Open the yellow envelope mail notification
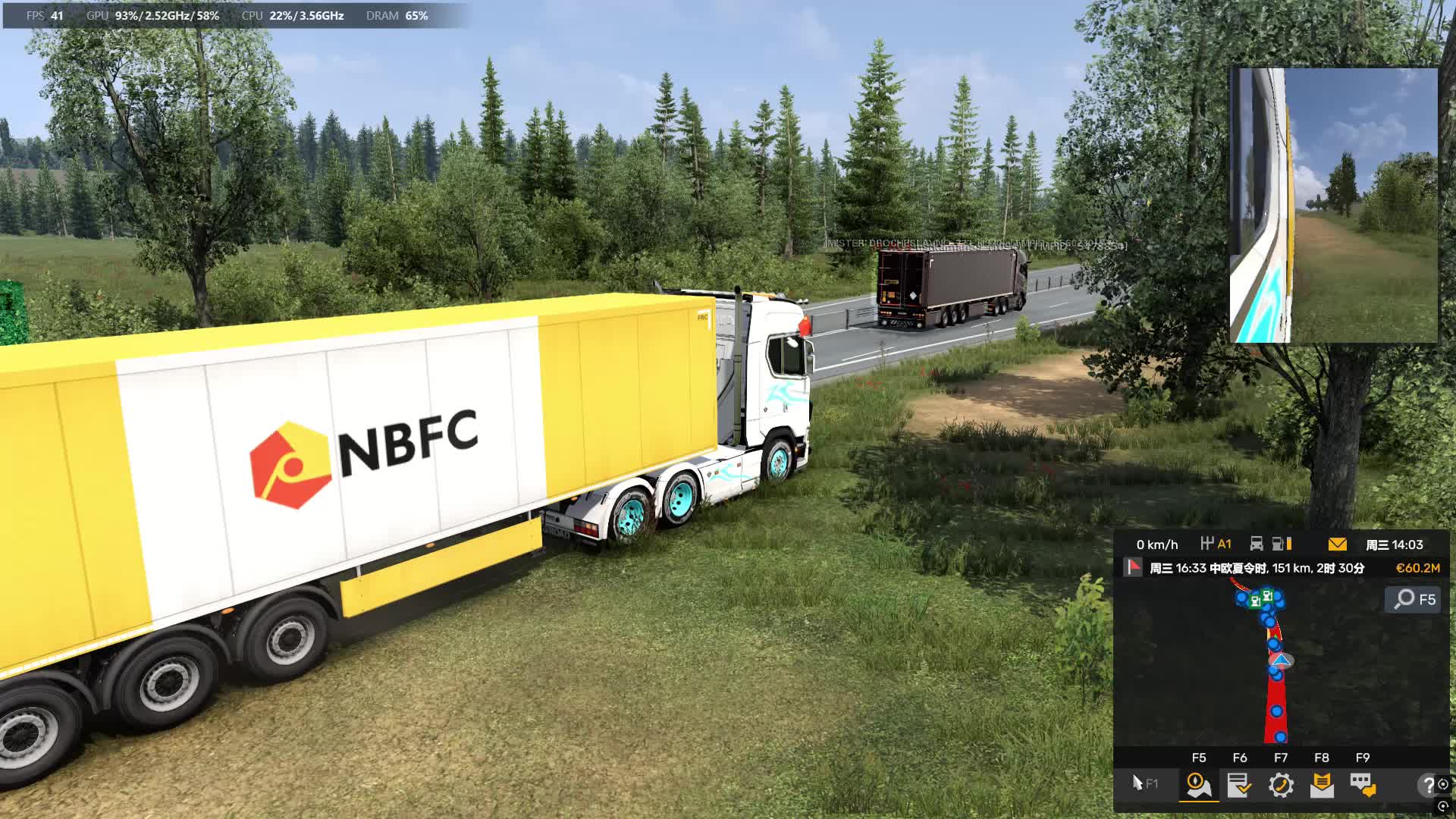The width and height of the screenshot is (1456, 819). tap(1338, 544)
